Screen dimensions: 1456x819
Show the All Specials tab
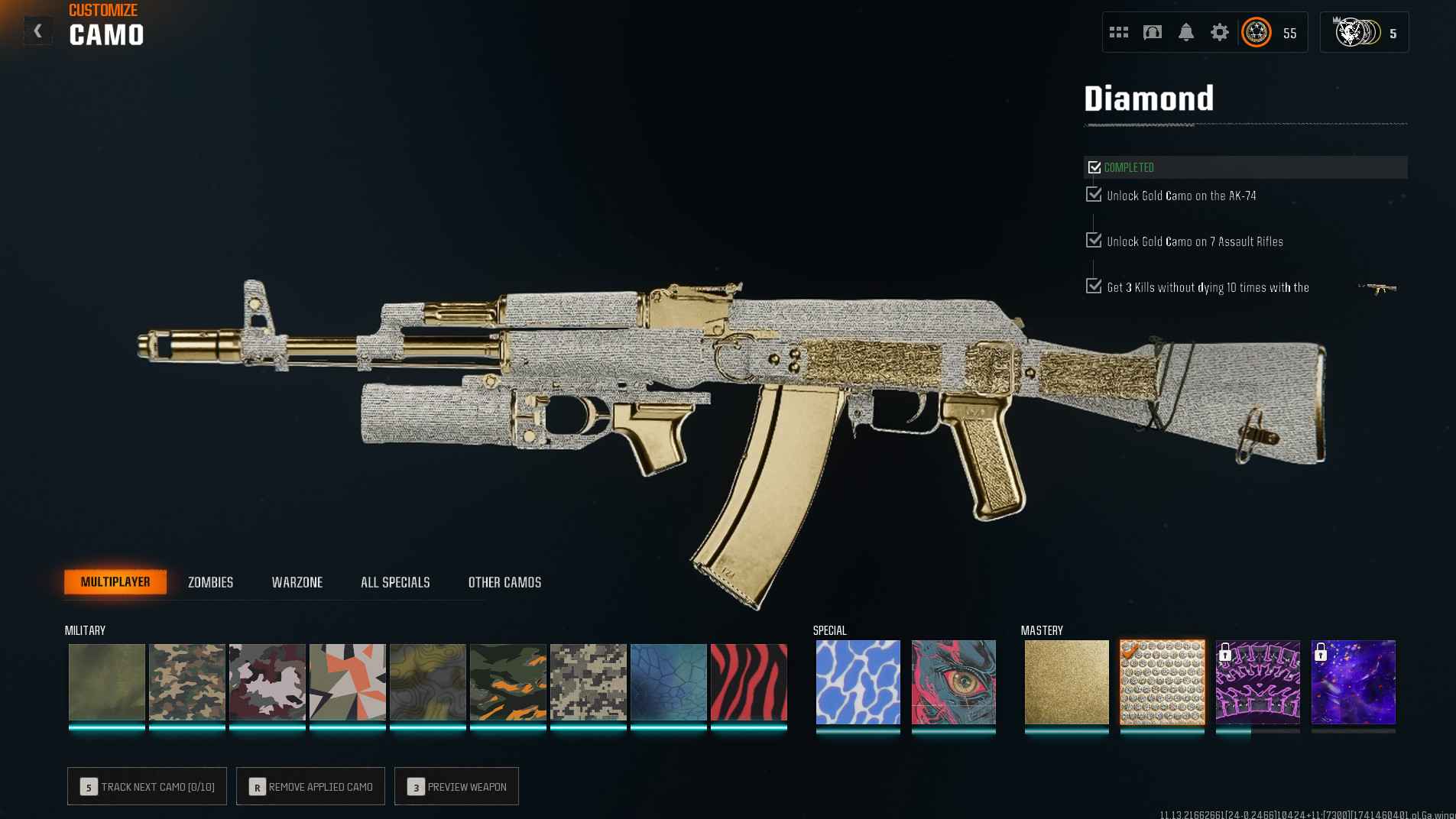(x=395, y=582)
